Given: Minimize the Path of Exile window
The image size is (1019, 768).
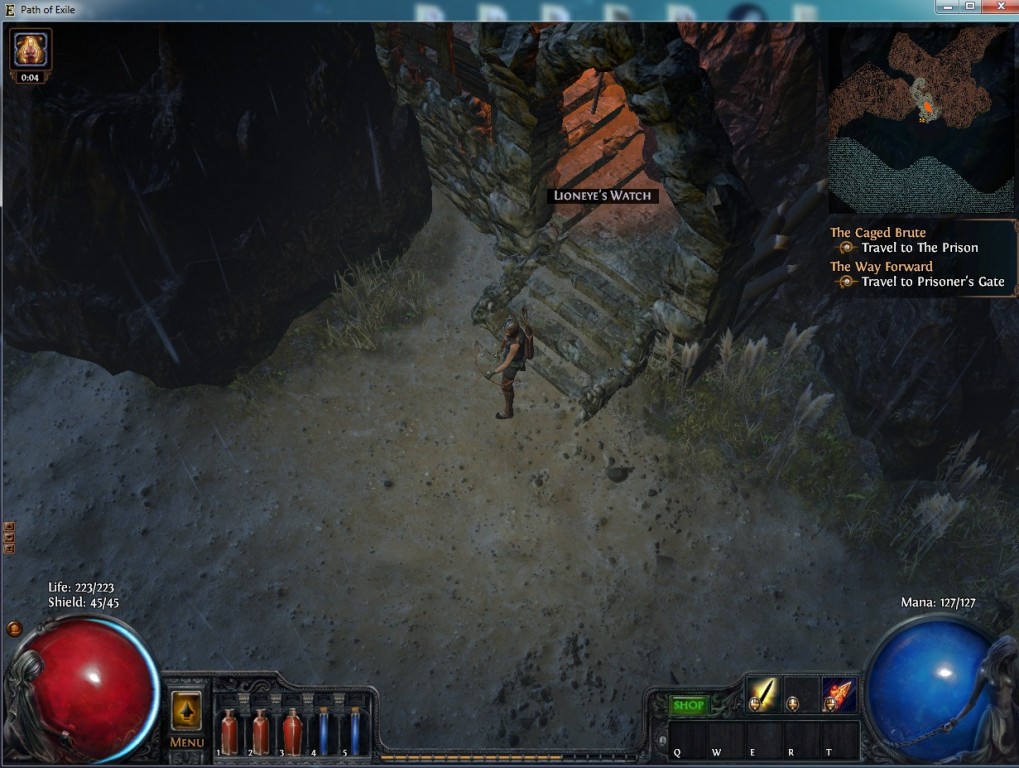Looking at the screenshot, I should (x=946, y=7).
